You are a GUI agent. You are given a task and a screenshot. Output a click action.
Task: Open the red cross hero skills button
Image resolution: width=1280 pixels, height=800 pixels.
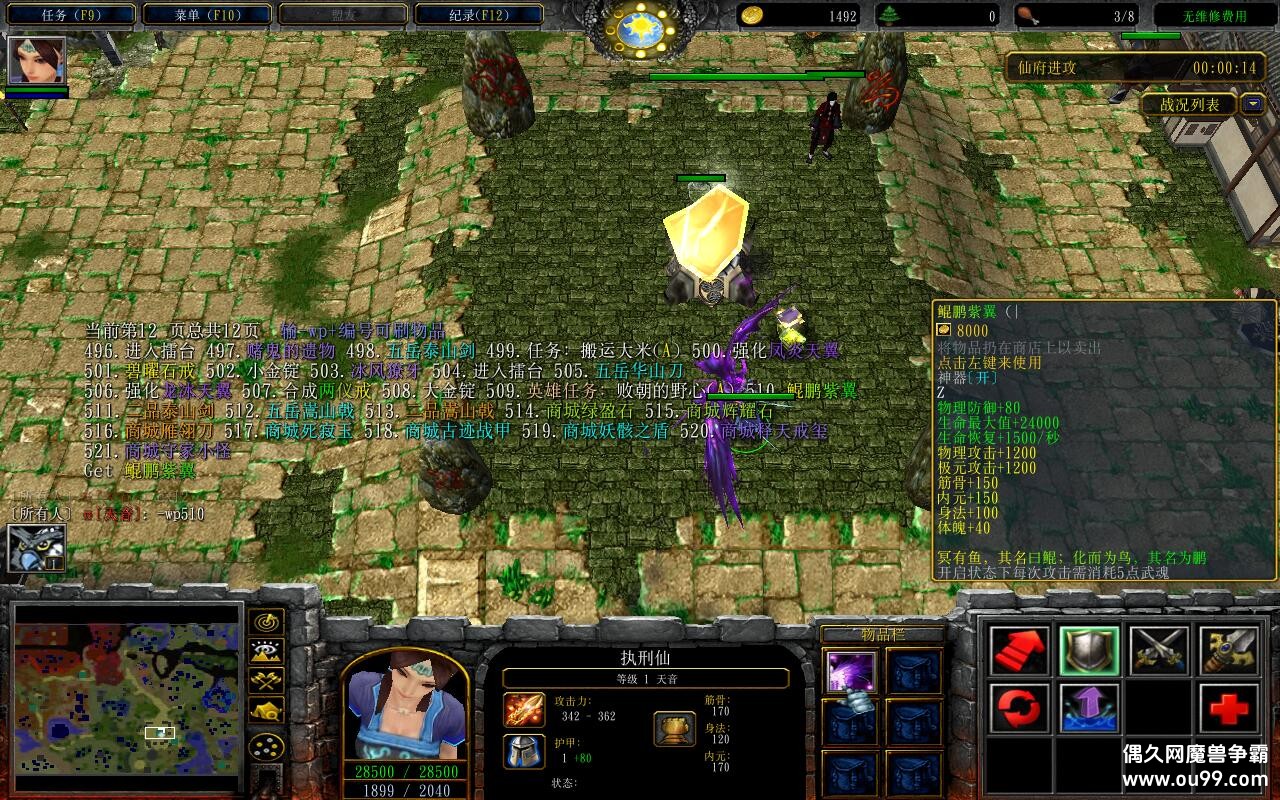1229,709
